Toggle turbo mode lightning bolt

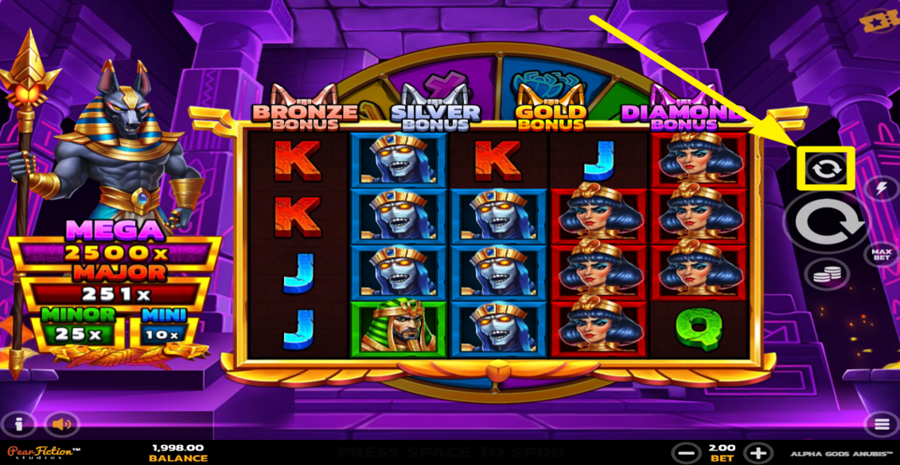click(881, 187)
